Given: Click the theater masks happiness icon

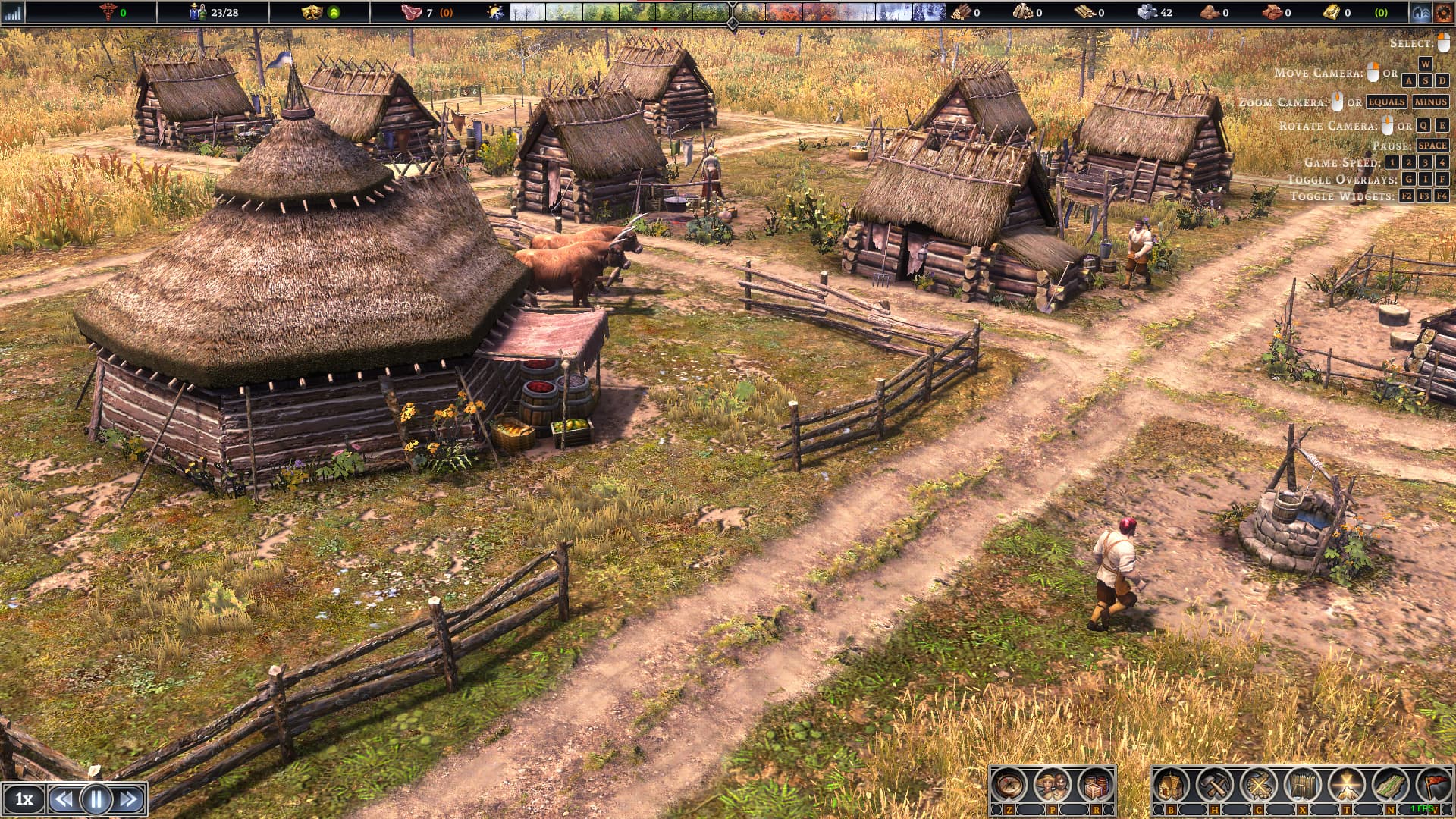Looking at the screenshot, I should (x=311, y=12).
